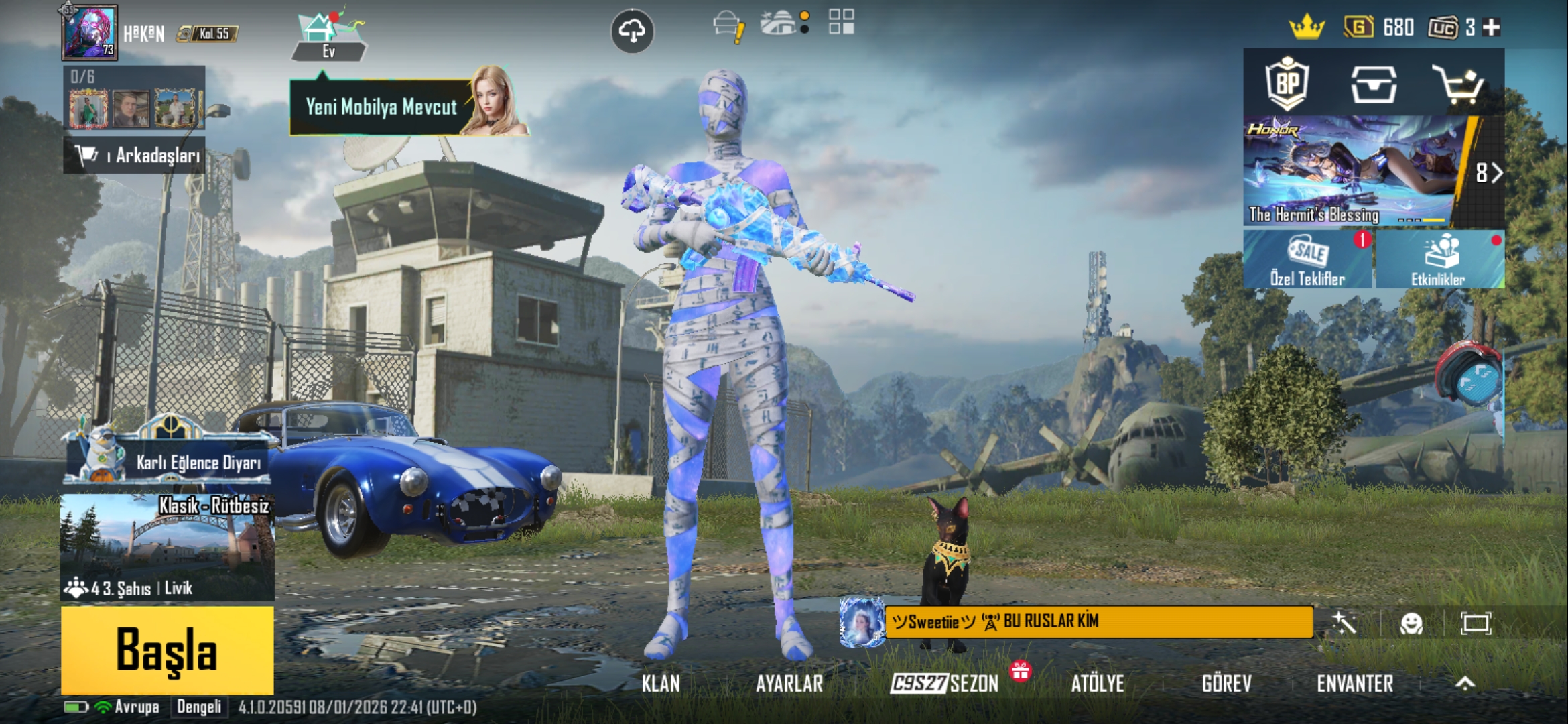This screenshot has width=1568, height=724.
Task: Start the match with the Başla button
Action: point(167,650)
